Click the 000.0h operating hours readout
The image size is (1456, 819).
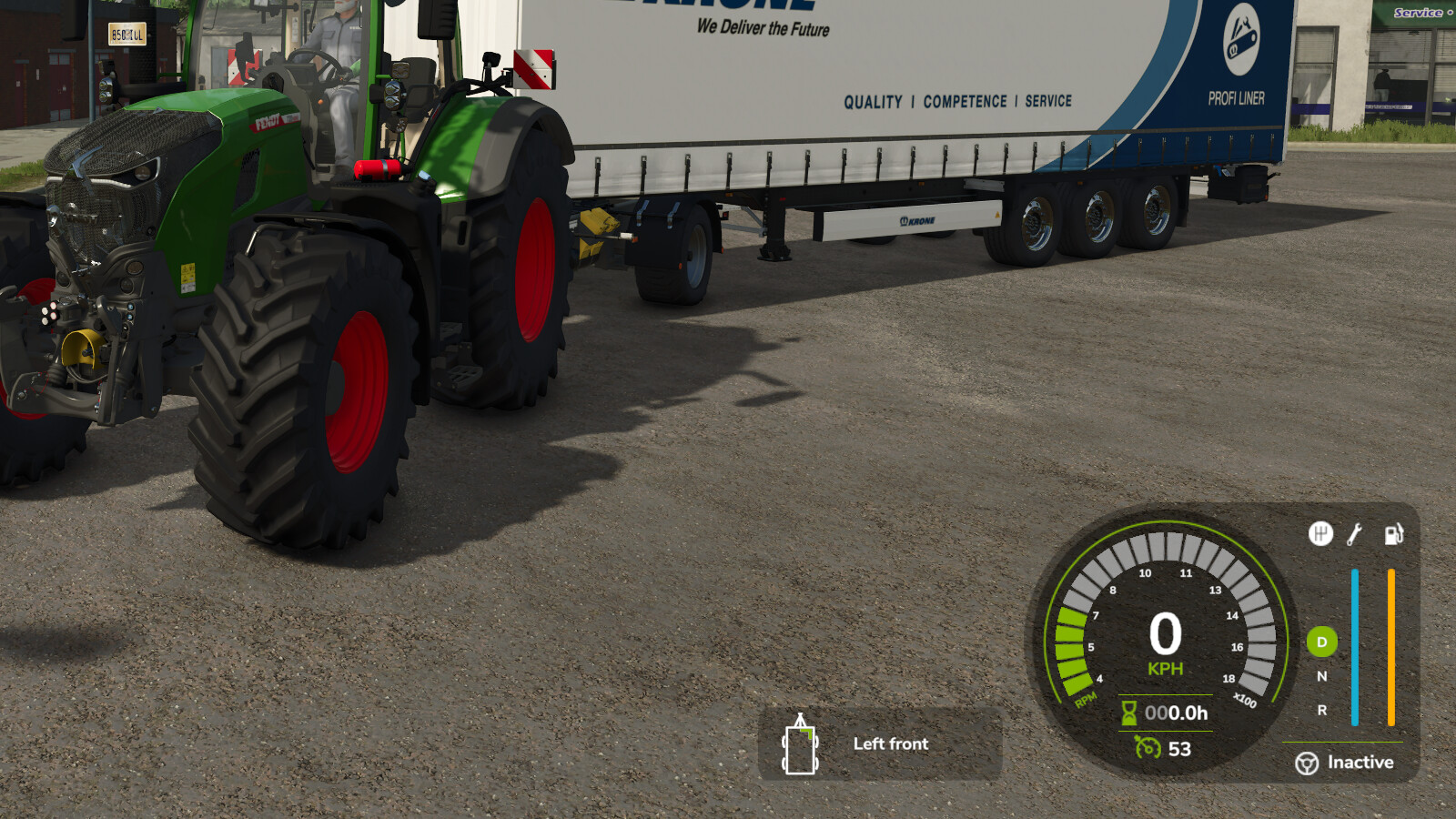click(x=1174, y=714)
